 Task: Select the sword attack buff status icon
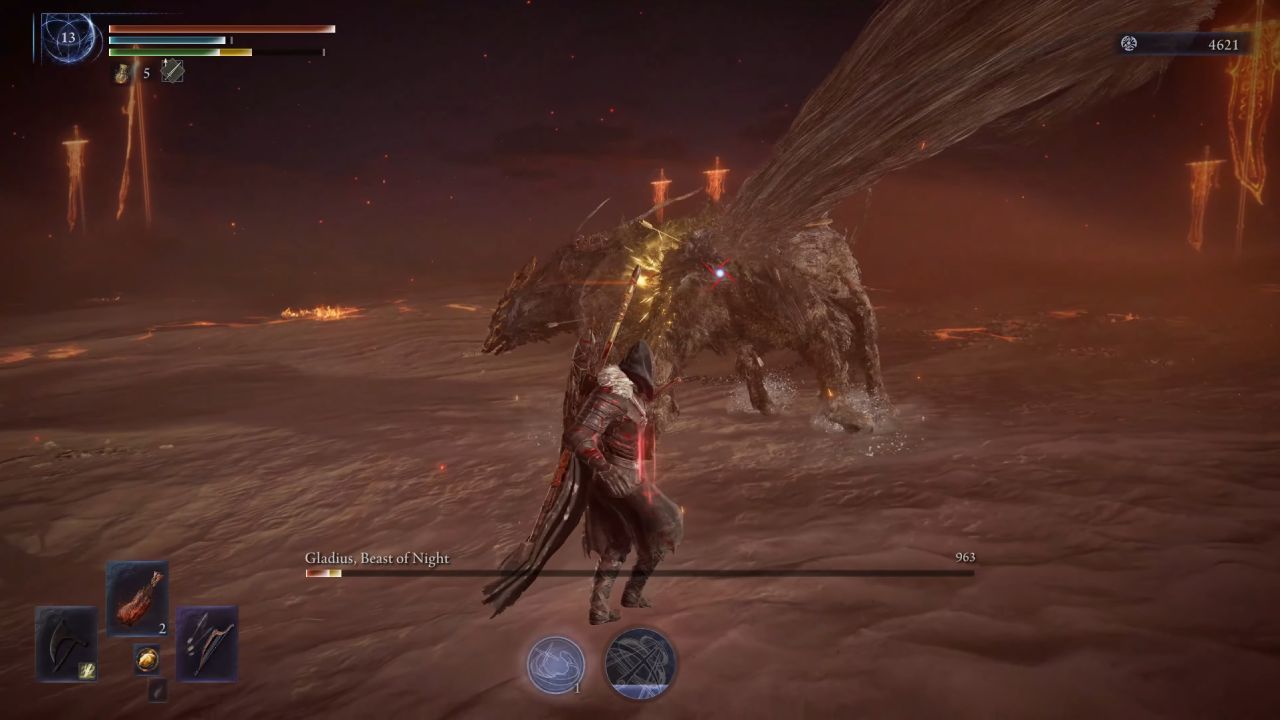coord(172,72)
